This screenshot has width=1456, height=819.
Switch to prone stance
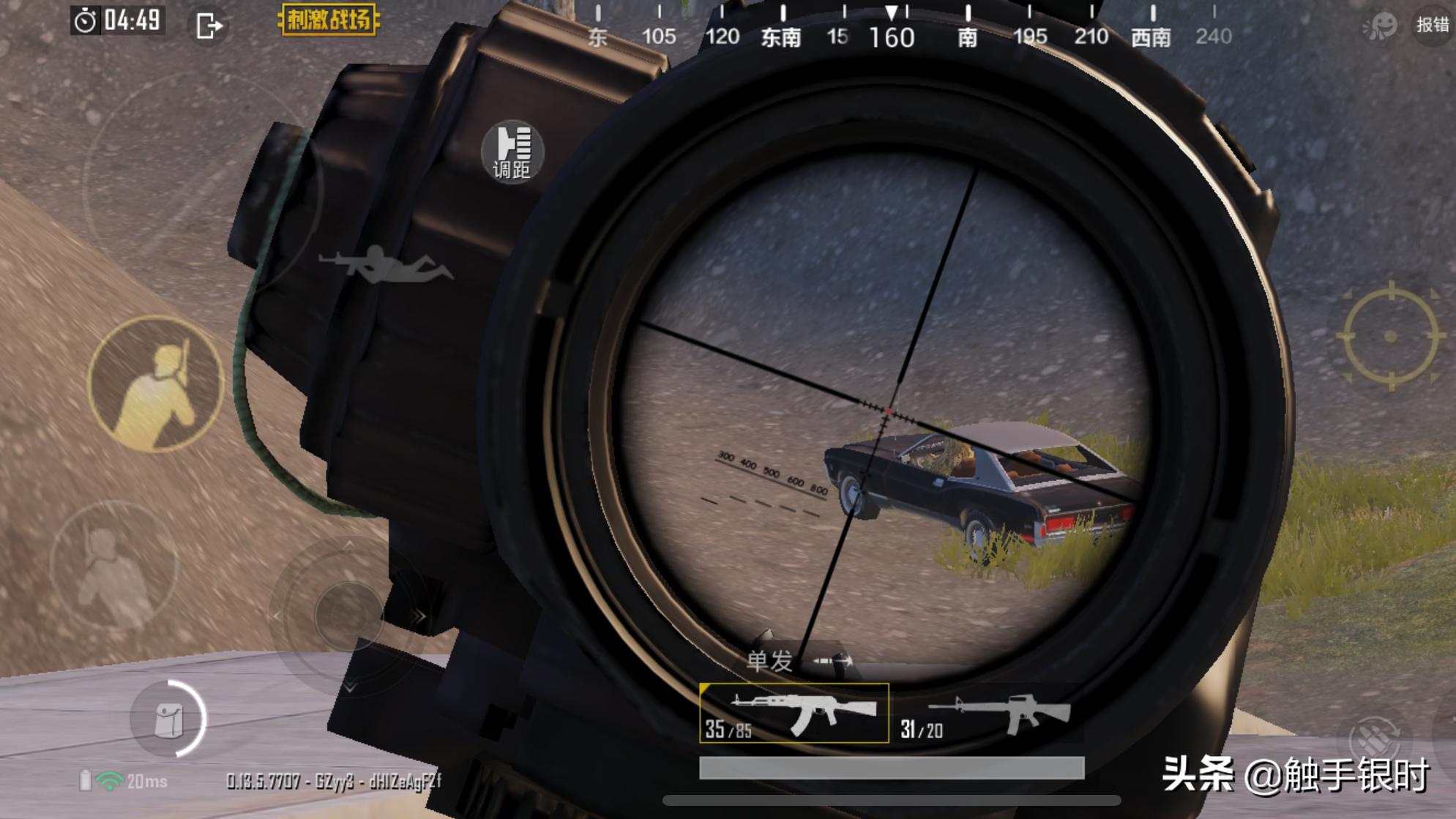point(386,264)
